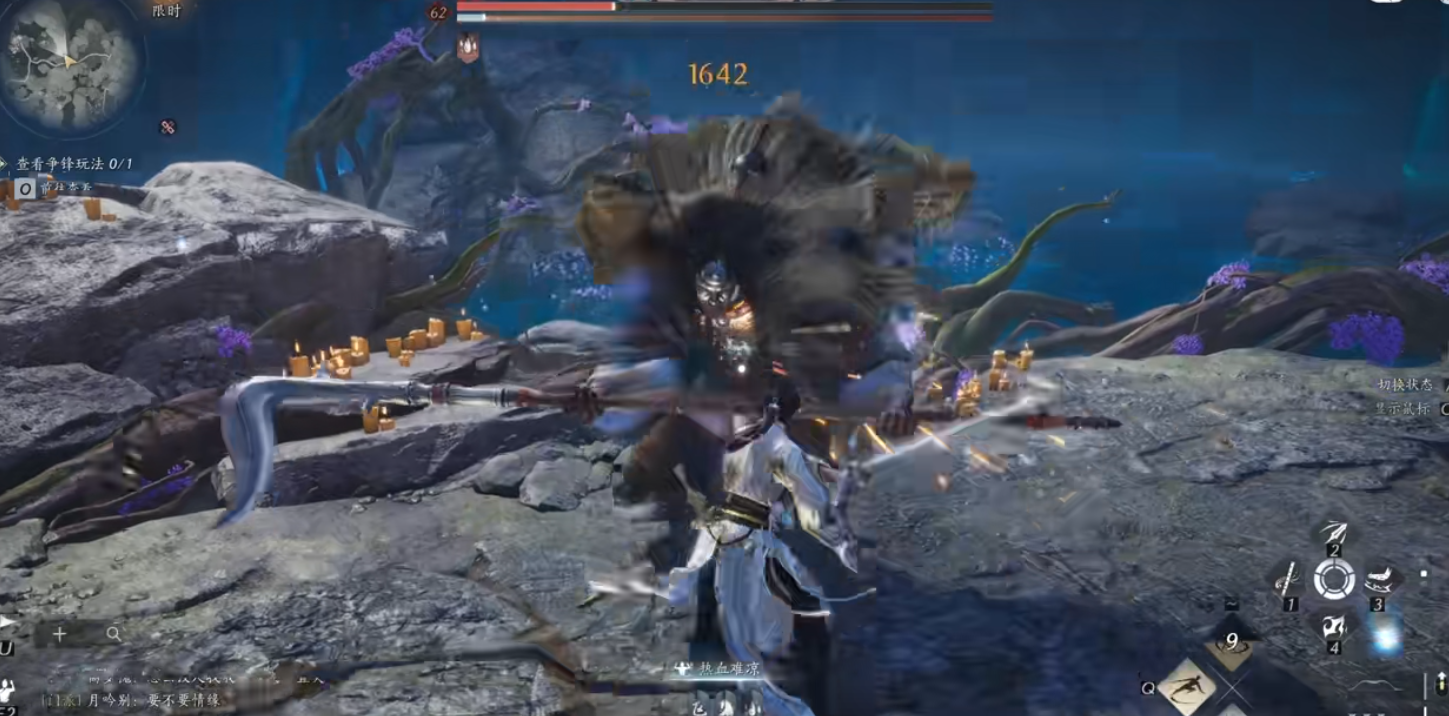The width and height of the screenshot is (1449, 716).
Task: Select the 限时 limited-time event label
Action: click(167, 11)
